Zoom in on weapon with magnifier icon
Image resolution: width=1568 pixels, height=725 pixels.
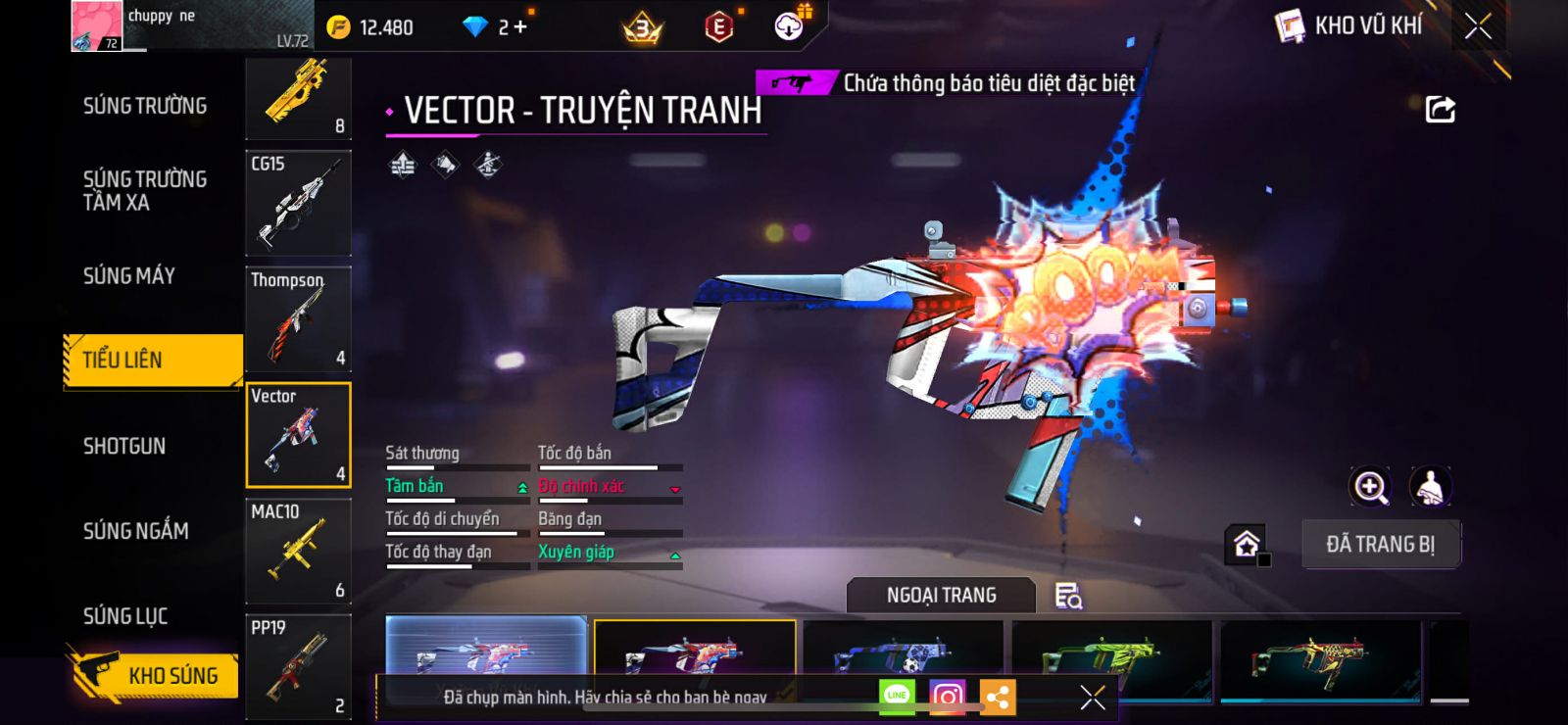[x=1370, y=487]
